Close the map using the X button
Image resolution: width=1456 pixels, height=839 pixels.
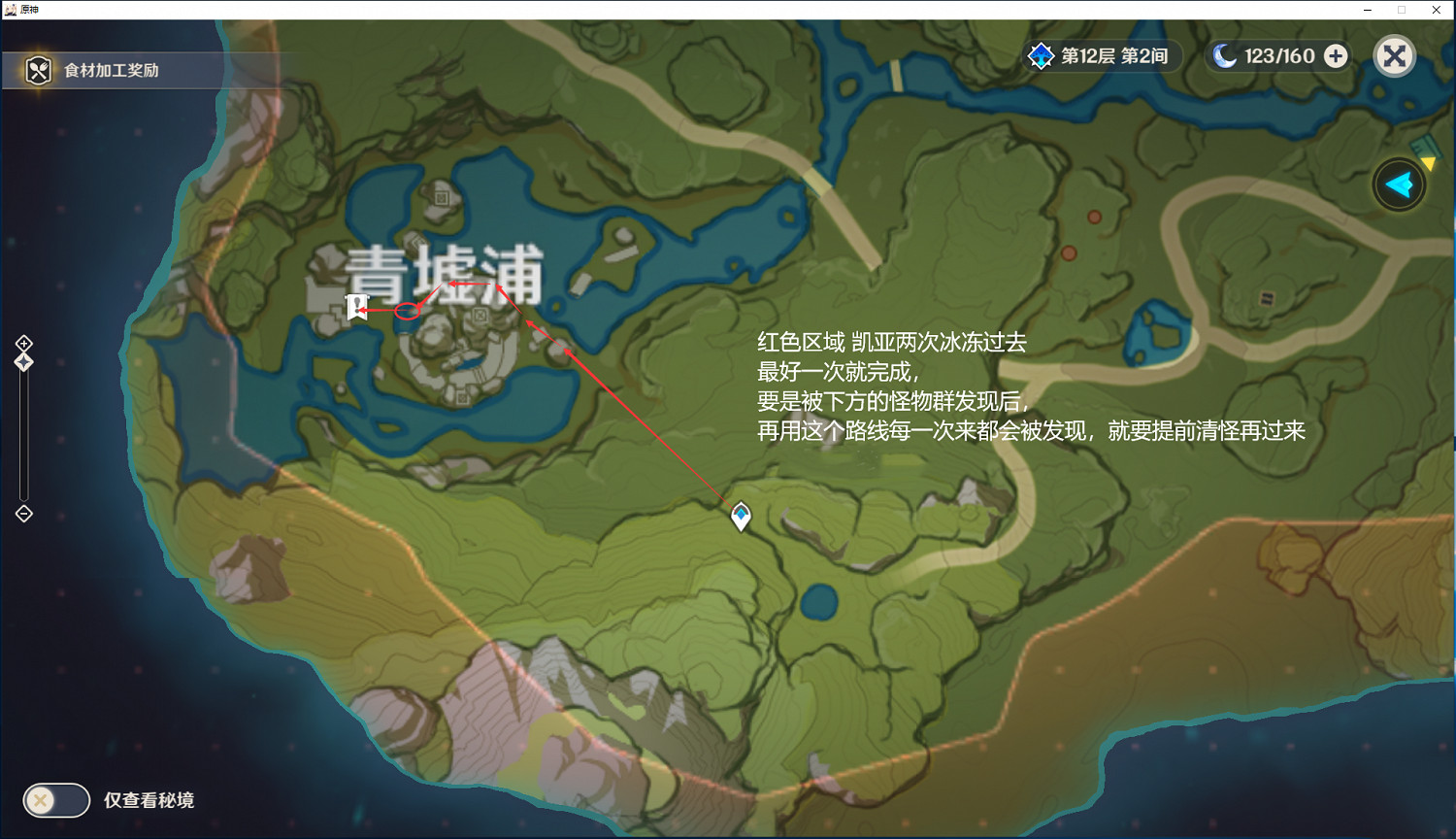1394,55
